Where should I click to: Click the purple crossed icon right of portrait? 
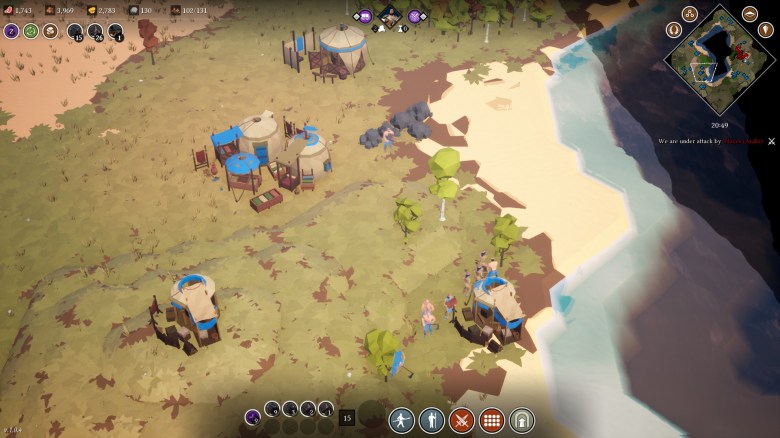(415, 16)
